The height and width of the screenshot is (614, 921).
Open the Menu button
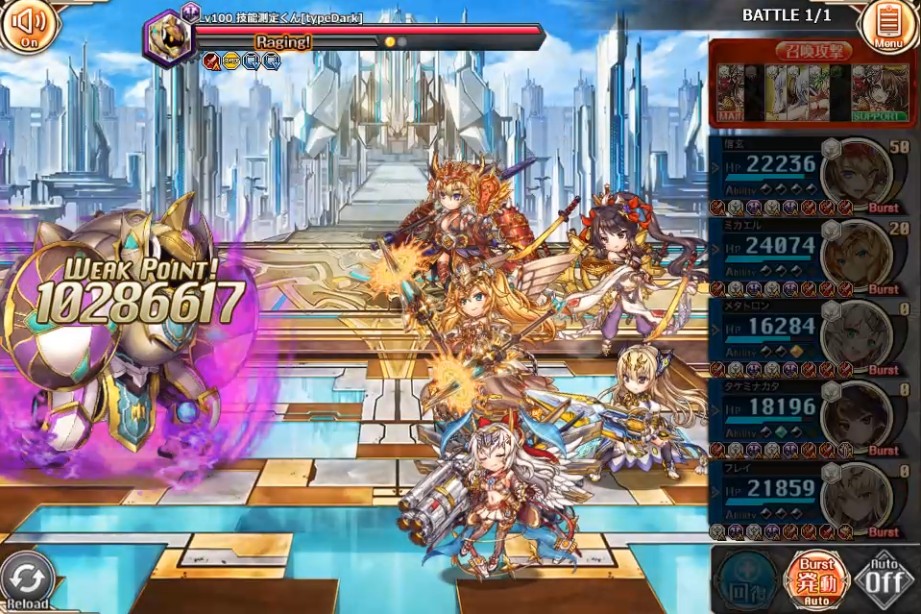886,25
